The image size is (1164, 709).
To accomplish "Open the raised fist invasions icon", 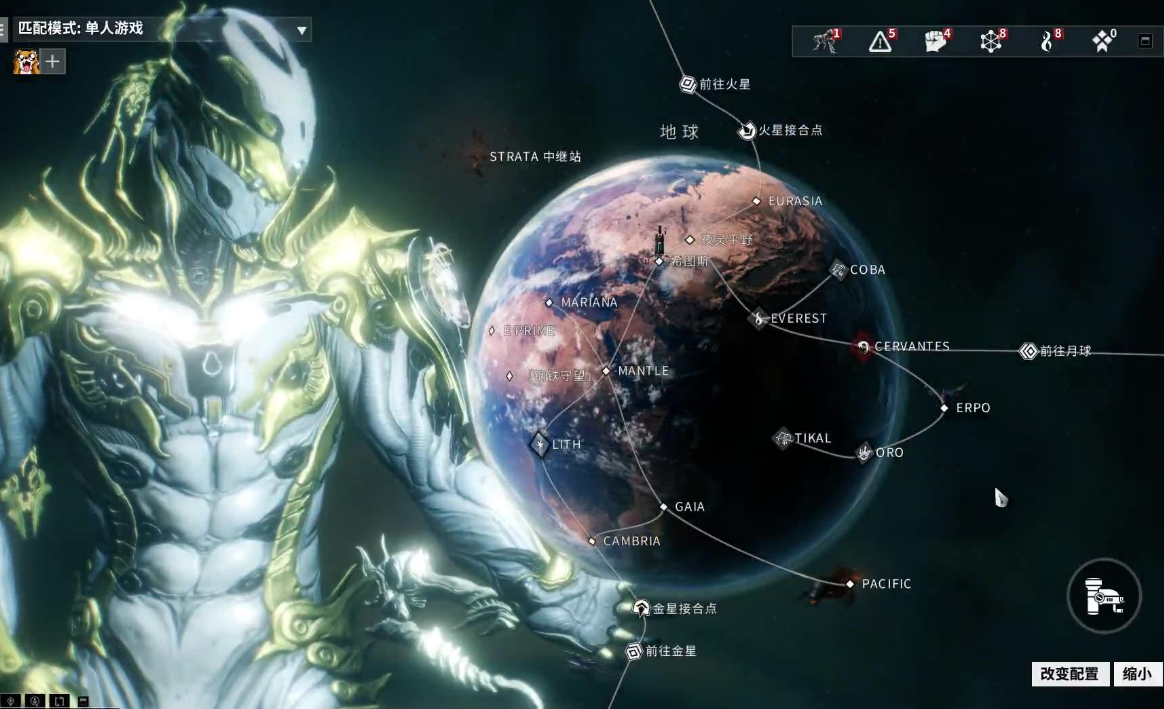I will 935,42.
